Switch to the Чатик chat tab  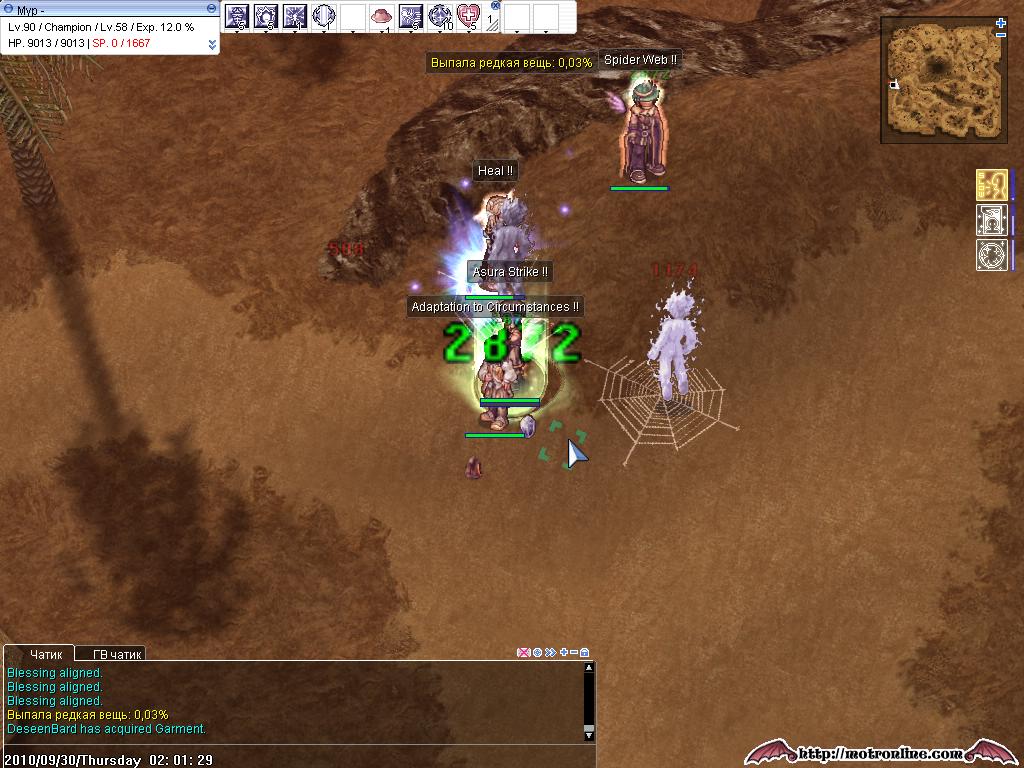coord(46,654)
